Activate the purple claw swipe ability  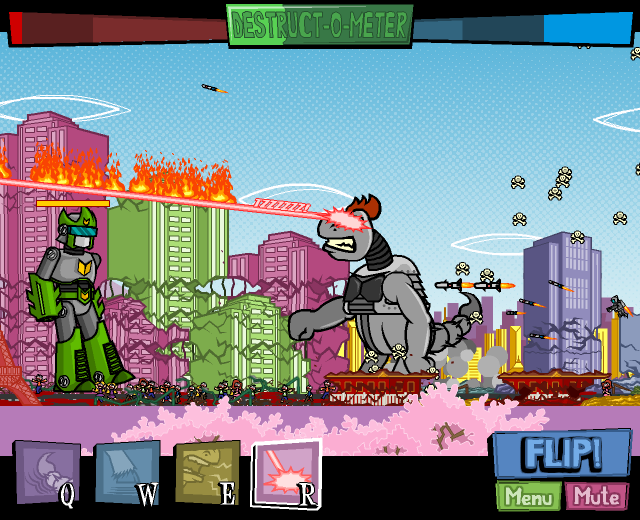tap(46, 471)
